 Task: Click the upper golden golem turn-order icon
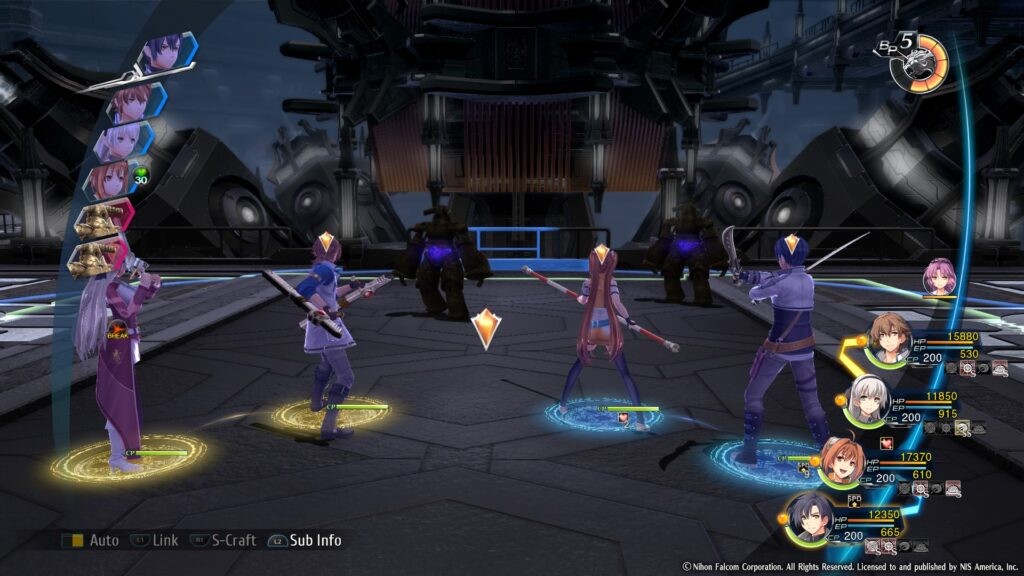tap(97, 220)
